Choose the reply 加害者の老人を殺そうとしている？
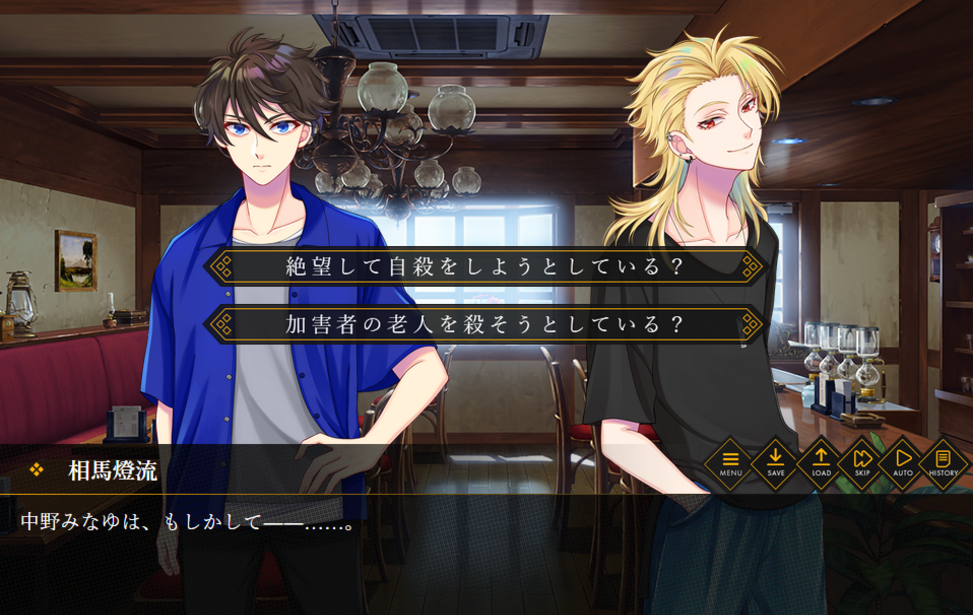The height and width of the screenshot is (615, 973). [485, 324]
